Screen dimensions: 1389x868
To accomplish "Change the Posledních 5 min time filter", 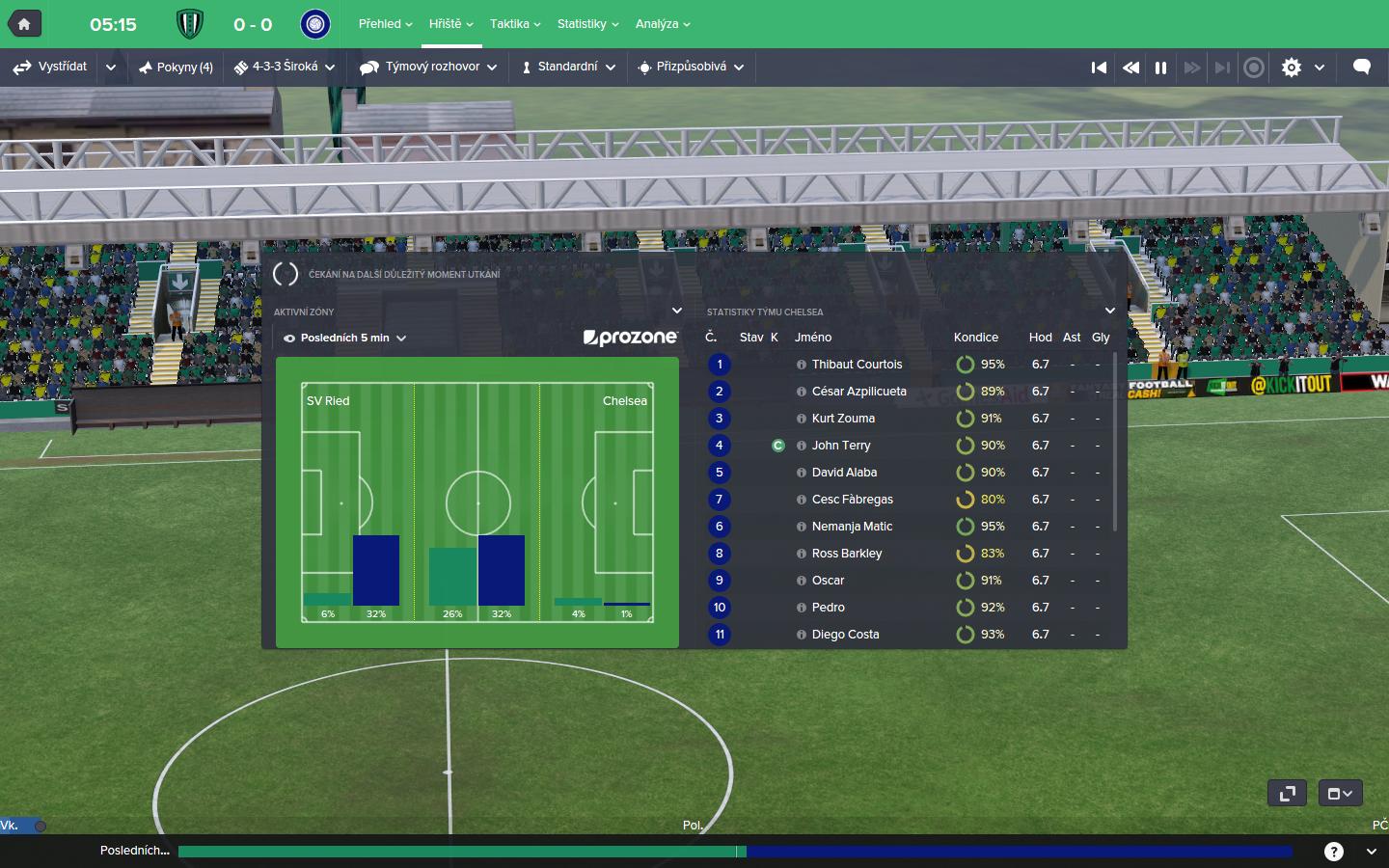I will pyautogui.click(x=345, y=339).
